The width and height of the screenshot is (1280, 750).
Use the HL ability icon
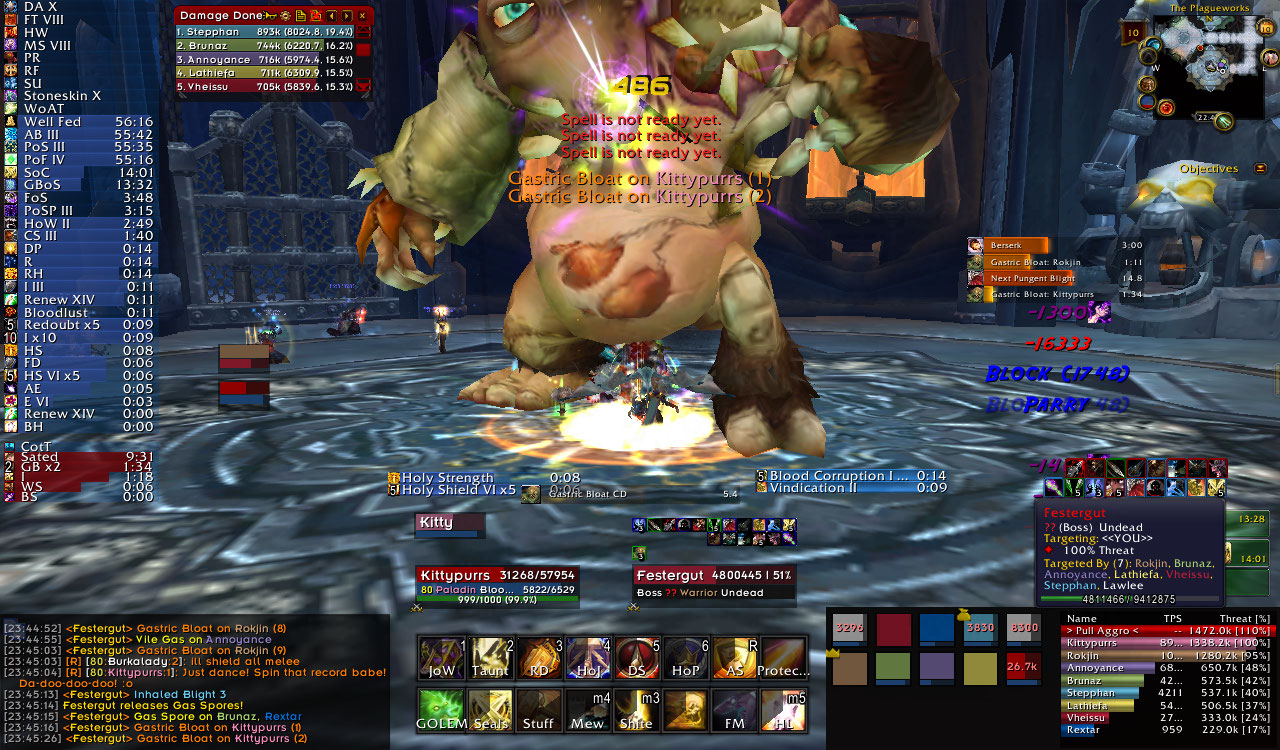pos(784,710)
